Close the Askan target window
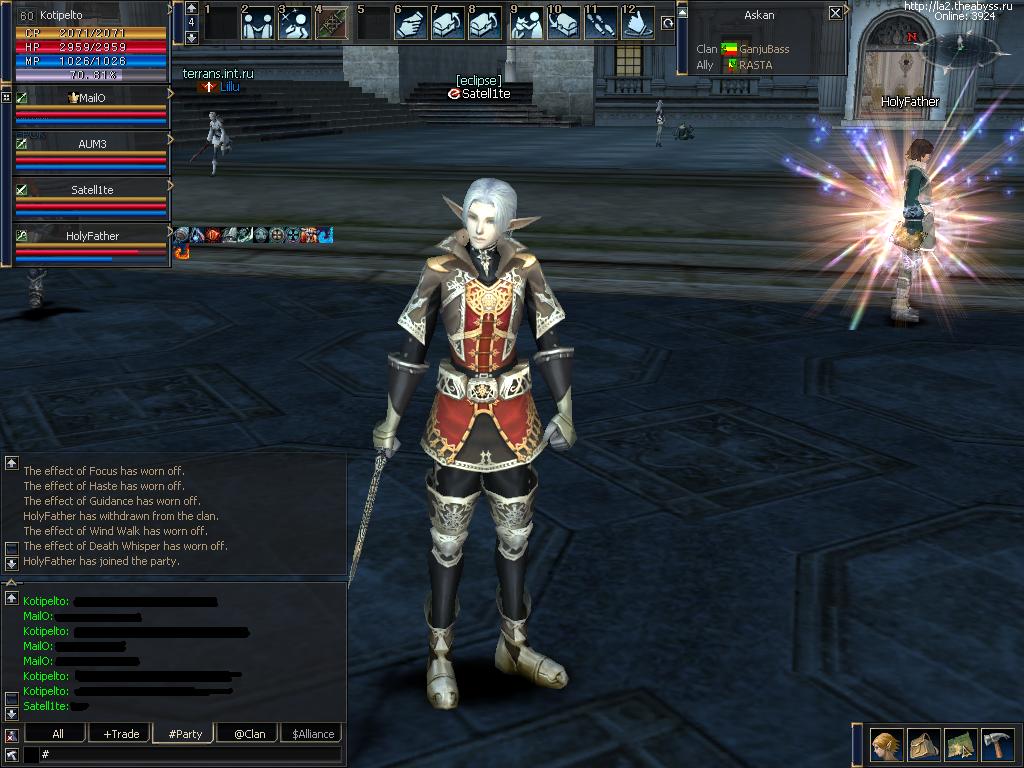Viewport: 1024px width, 768px height. click(x=836, y=14)
